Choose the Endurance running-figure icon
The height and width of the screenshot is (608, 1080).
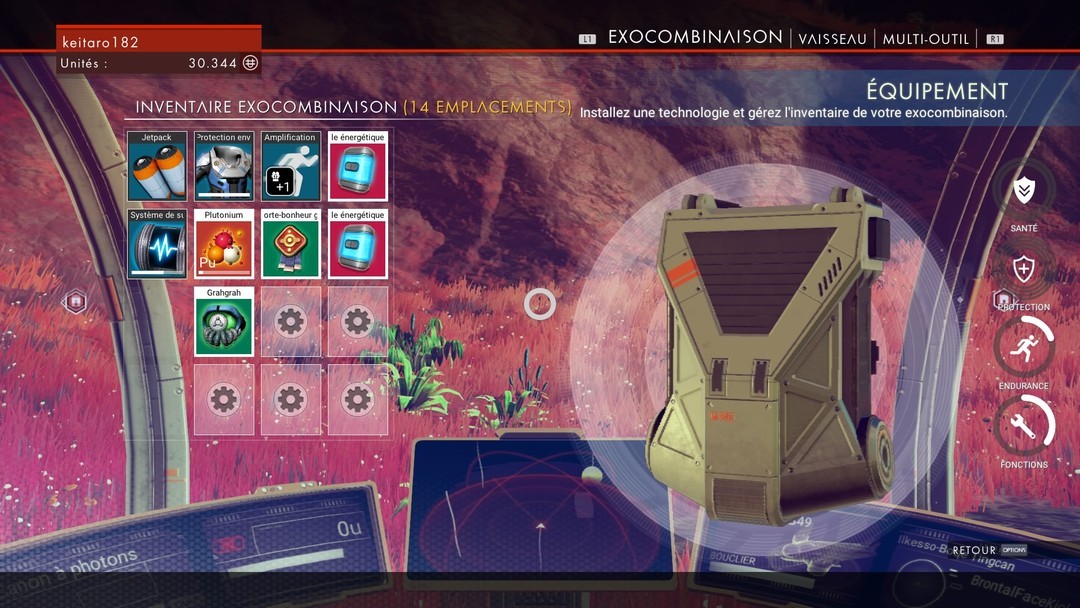tap(1024, 348)
